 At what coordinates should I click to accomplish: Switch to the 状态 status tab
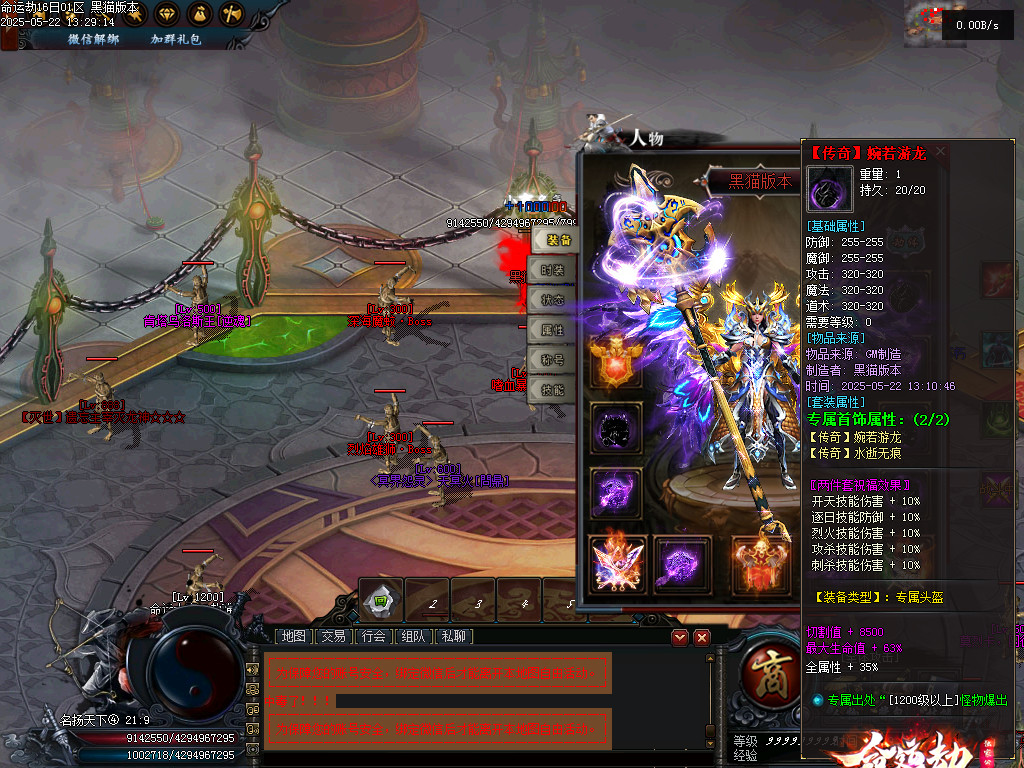pyautogui.click(x=553, y=300)
